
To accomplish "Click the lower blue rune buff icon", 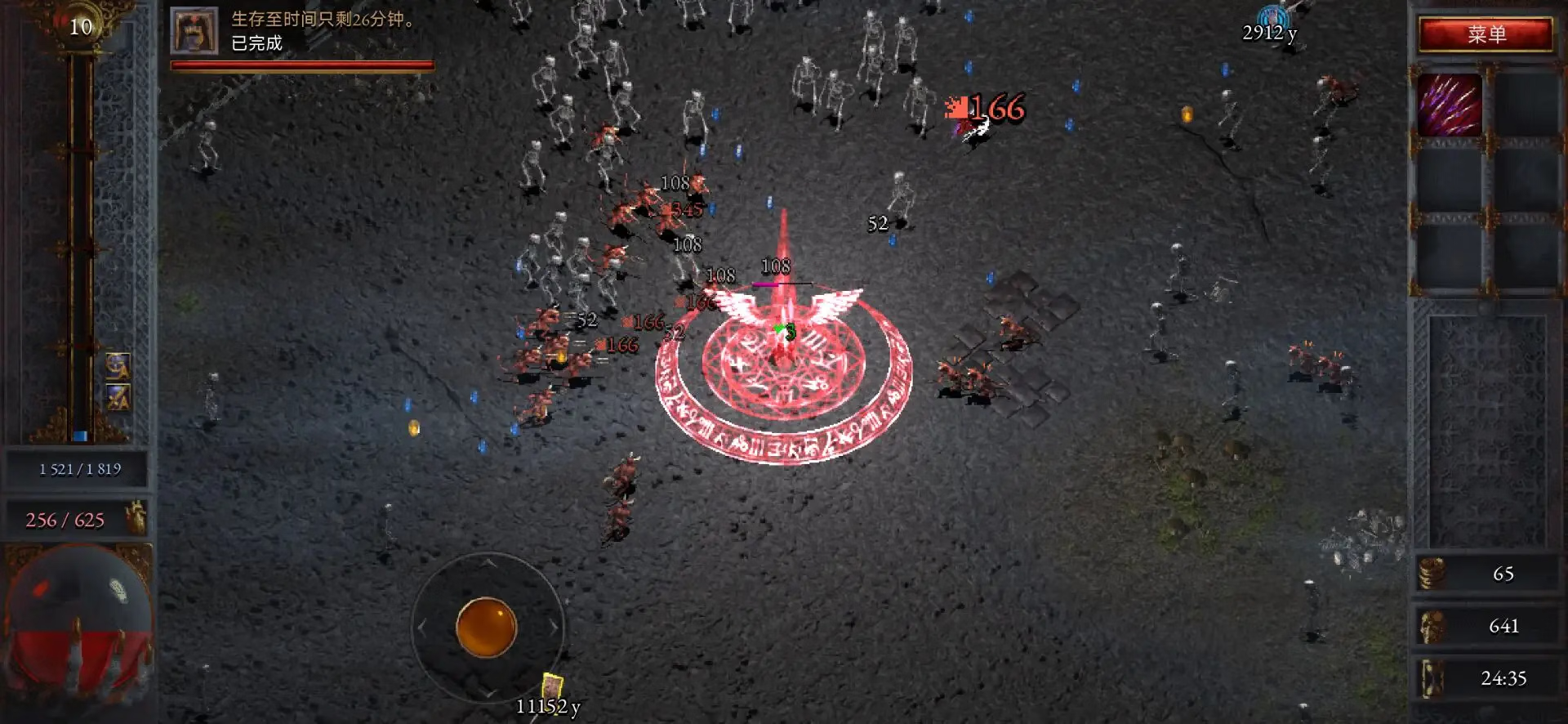I will [118, 398].
